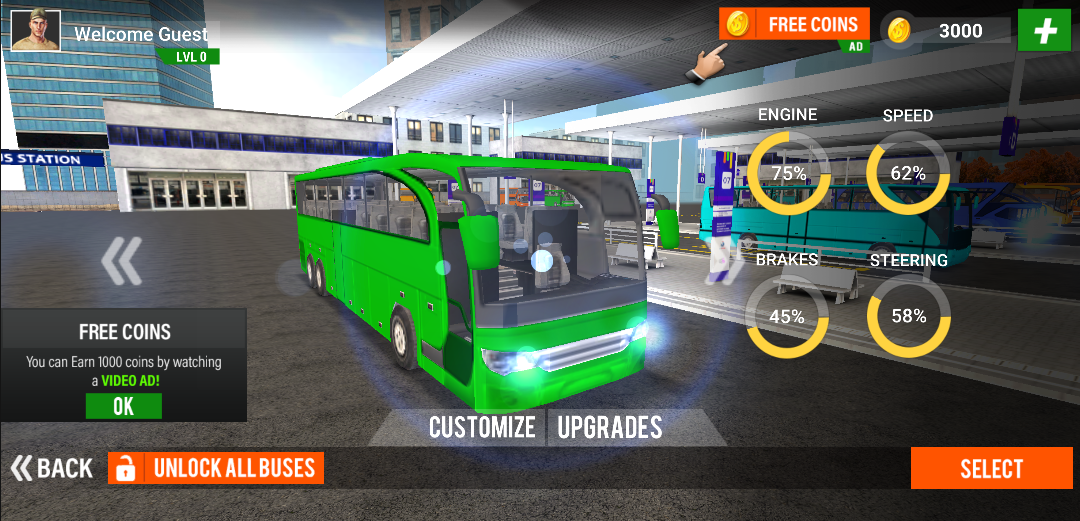Confirm the free coins popup with OK

[x=123, y=406]
